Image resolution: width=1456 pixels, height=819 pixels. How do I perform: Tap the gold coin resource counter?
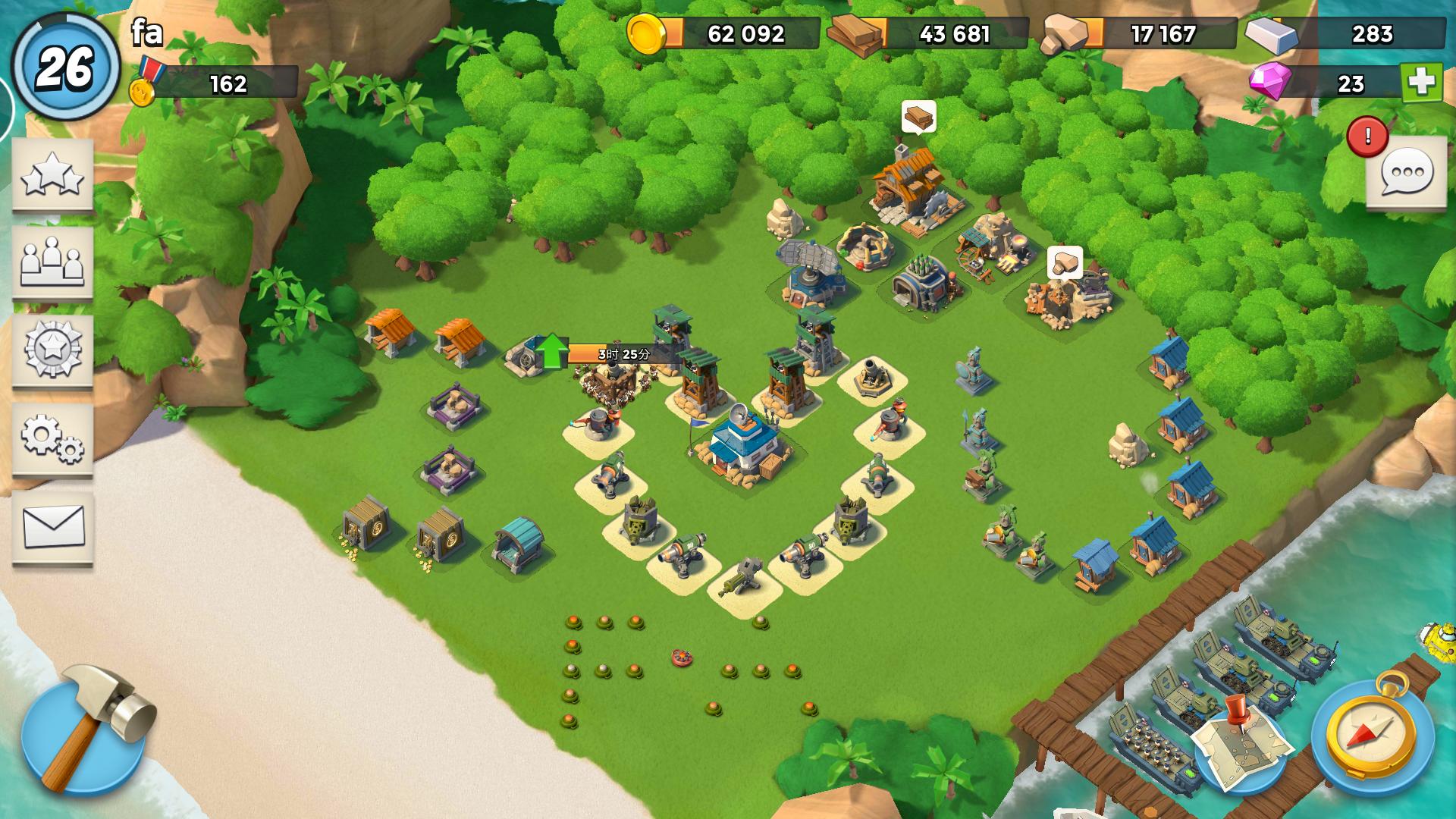coord(724,34)
